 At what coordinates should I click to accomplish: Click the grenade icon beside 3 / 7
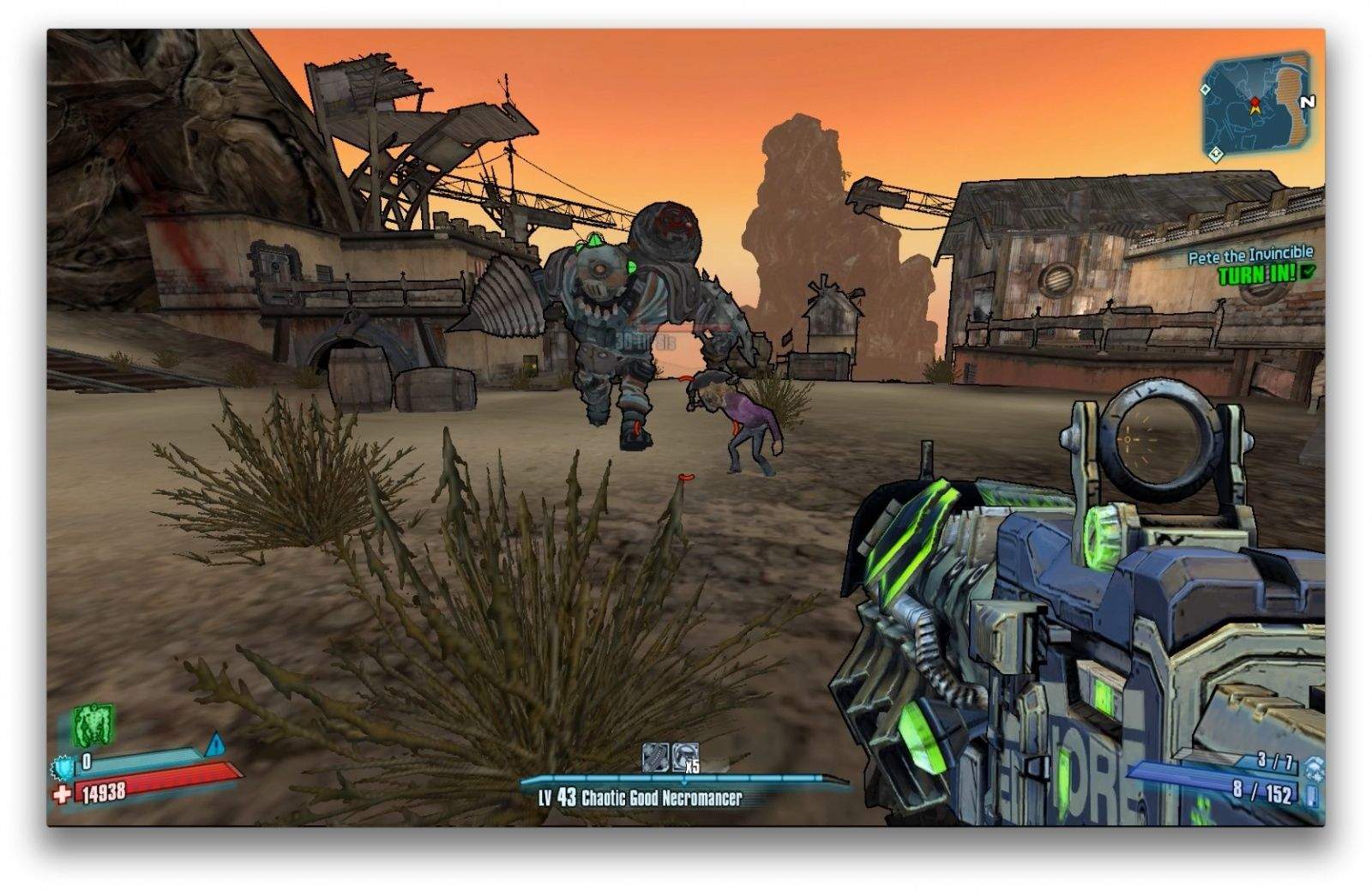coord(1313,768)
